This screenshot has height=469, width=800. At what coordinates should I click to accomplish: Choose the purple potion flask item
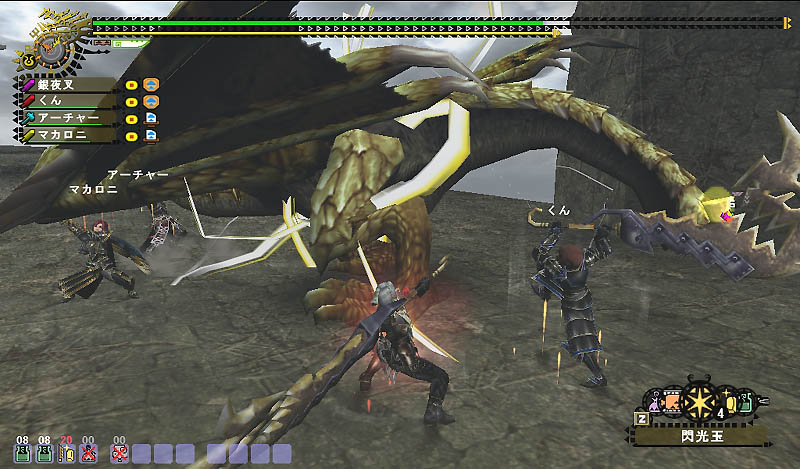coord(654,402)
